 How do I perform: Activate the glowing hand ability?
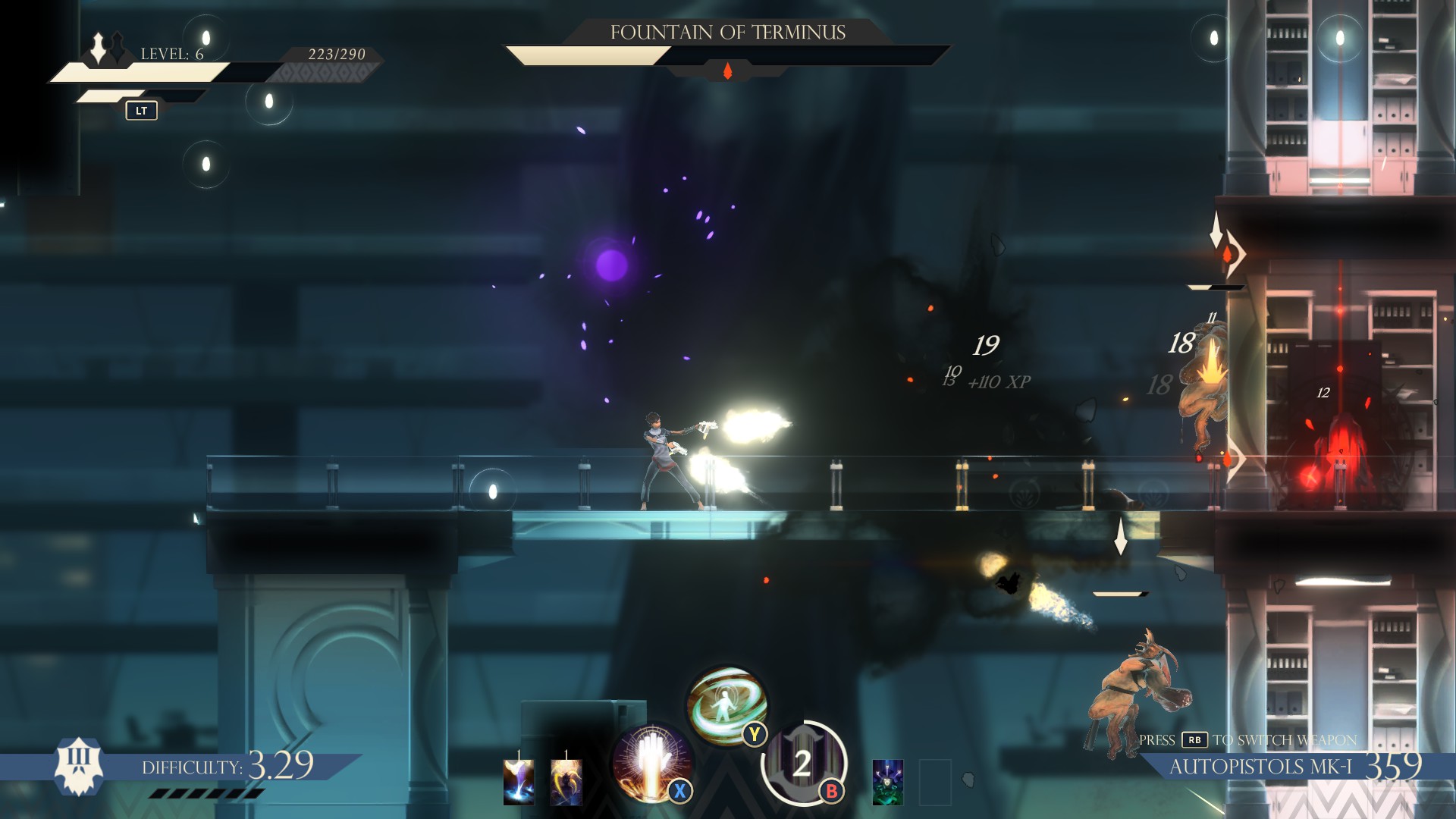tap(651, 763)
